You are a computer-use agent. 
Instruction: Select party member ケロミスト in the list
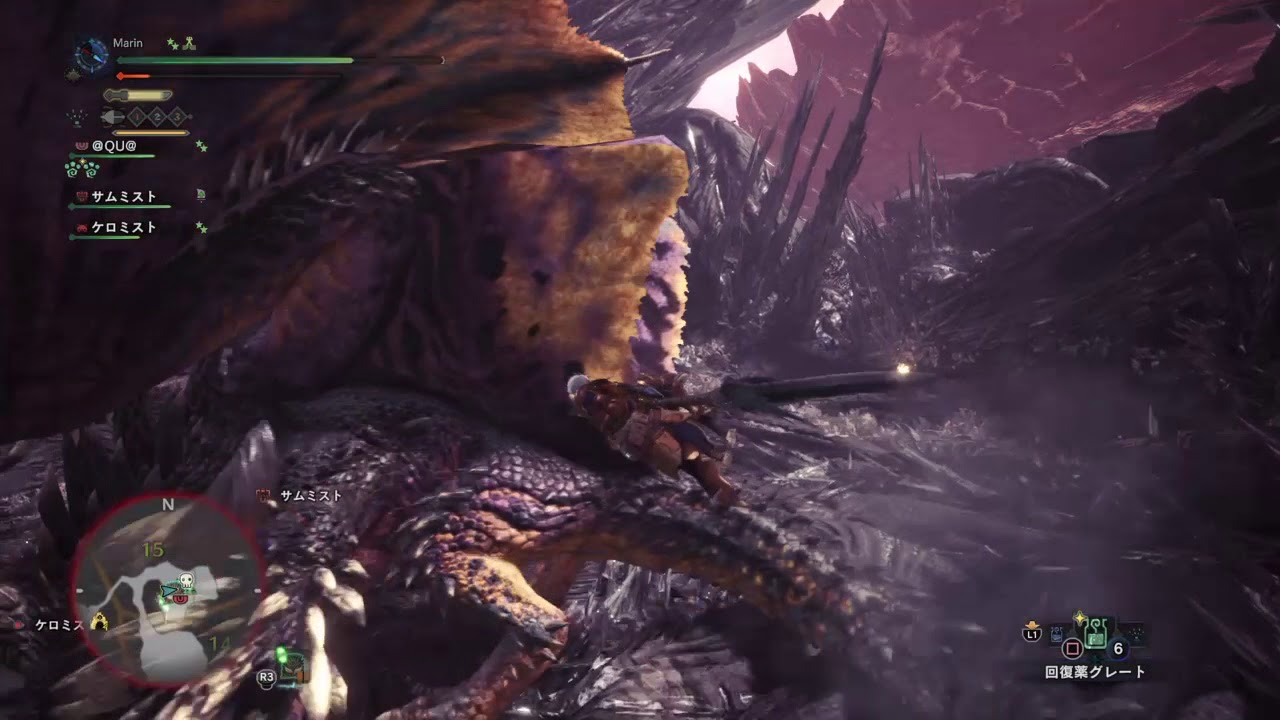point(123,228)
